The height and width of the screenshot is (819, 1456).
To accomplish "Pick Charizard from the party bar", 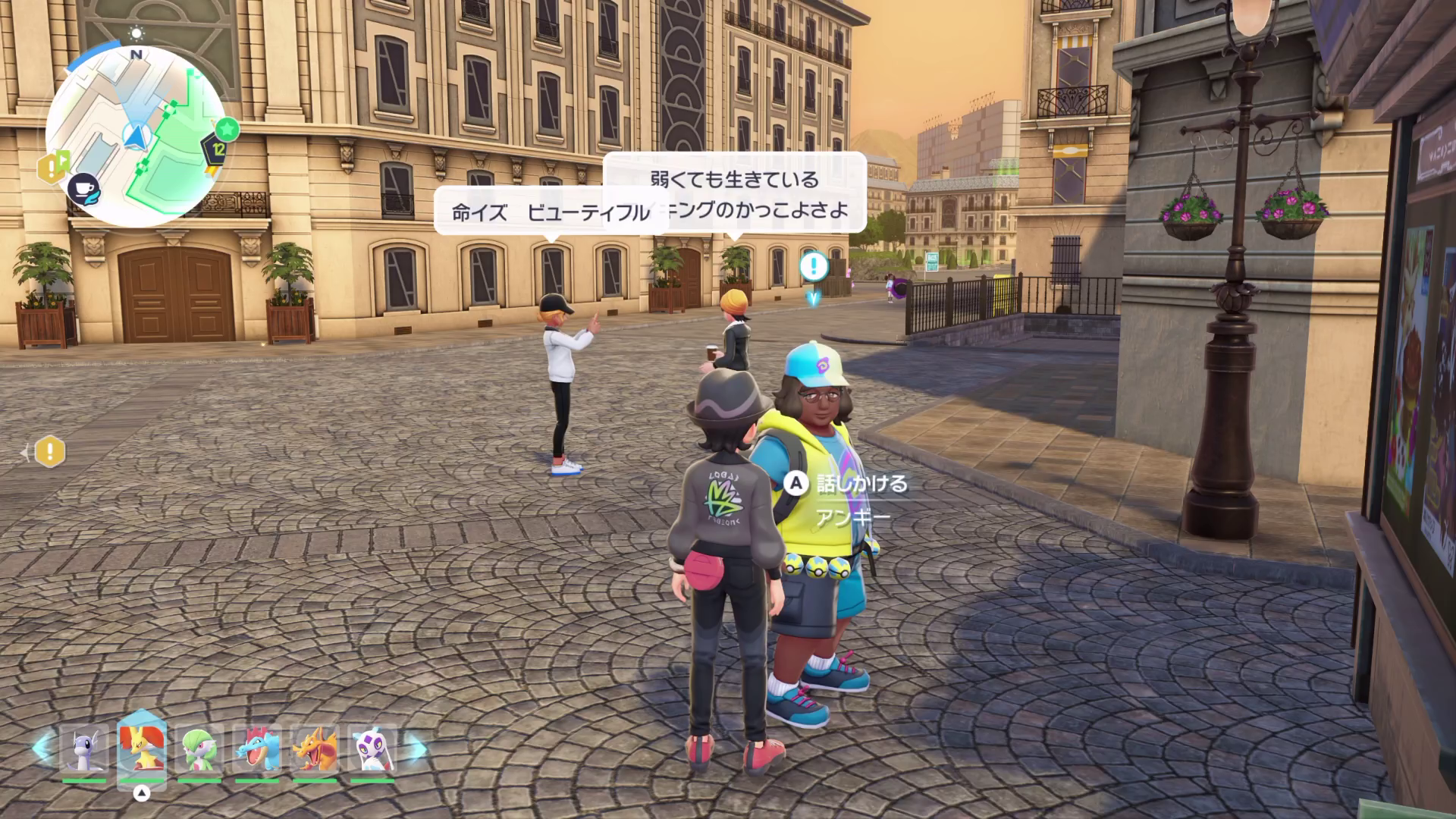I will 315,750.
